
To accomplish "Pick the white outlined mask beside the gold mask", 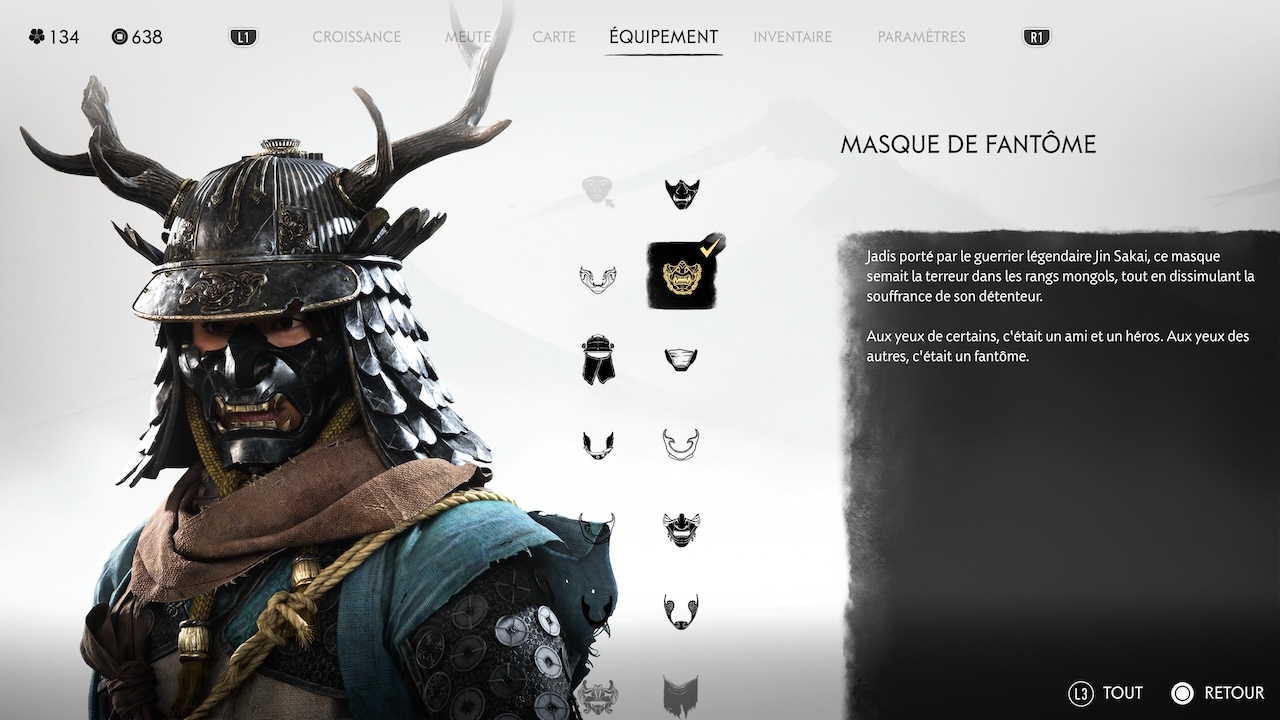I will [598, 279].
